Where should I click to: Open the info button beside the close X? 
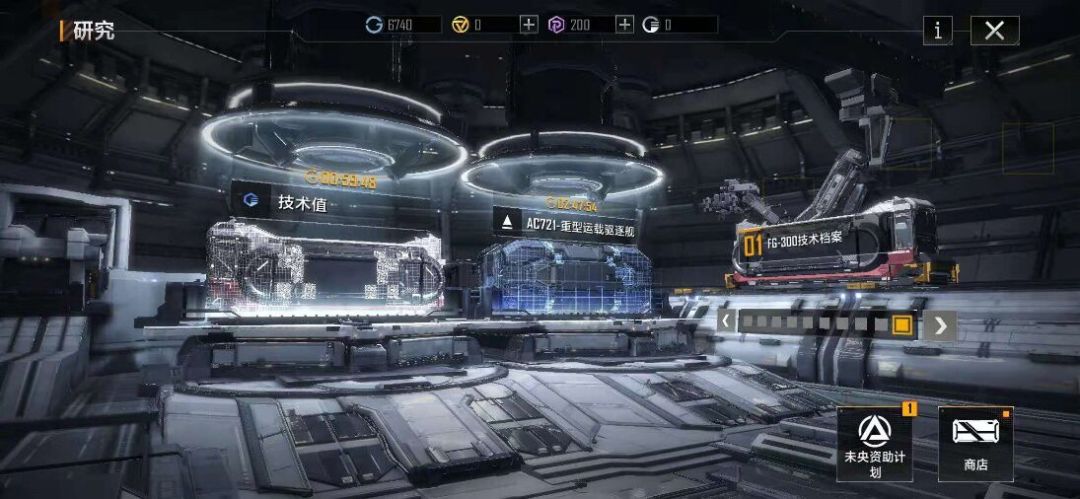click(937, 30)
